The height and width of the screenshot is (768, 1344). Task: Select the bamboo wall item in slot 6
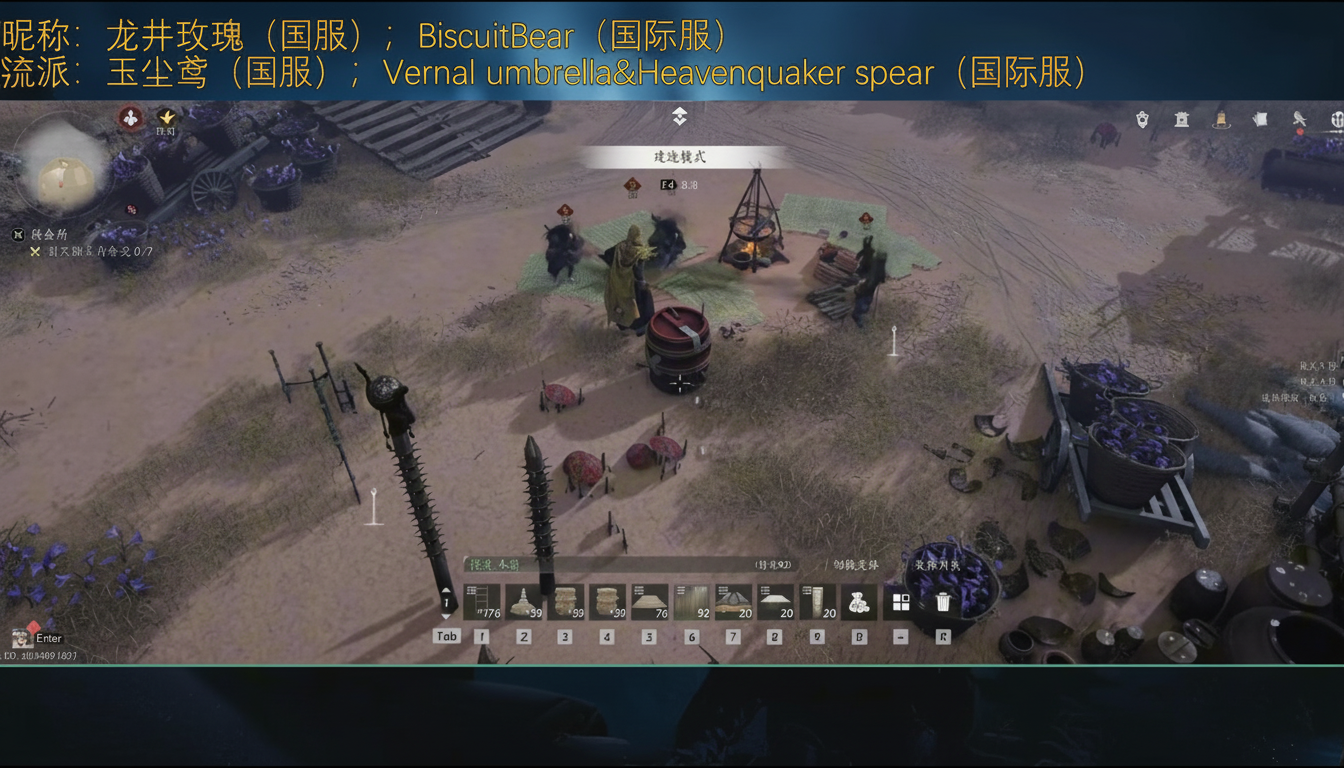click(x=692, y=600)
